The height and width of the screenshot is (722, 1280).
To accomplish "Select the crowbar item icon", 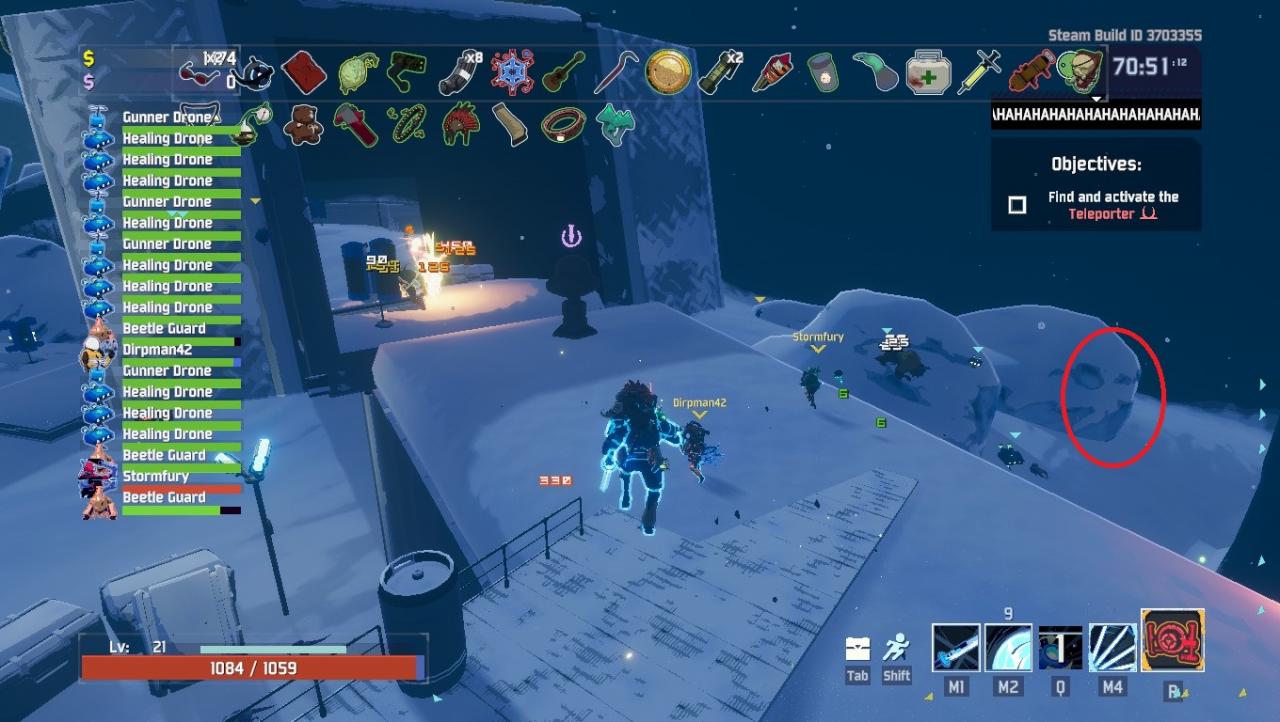I will pyautogui.click(x=615, y=72).
